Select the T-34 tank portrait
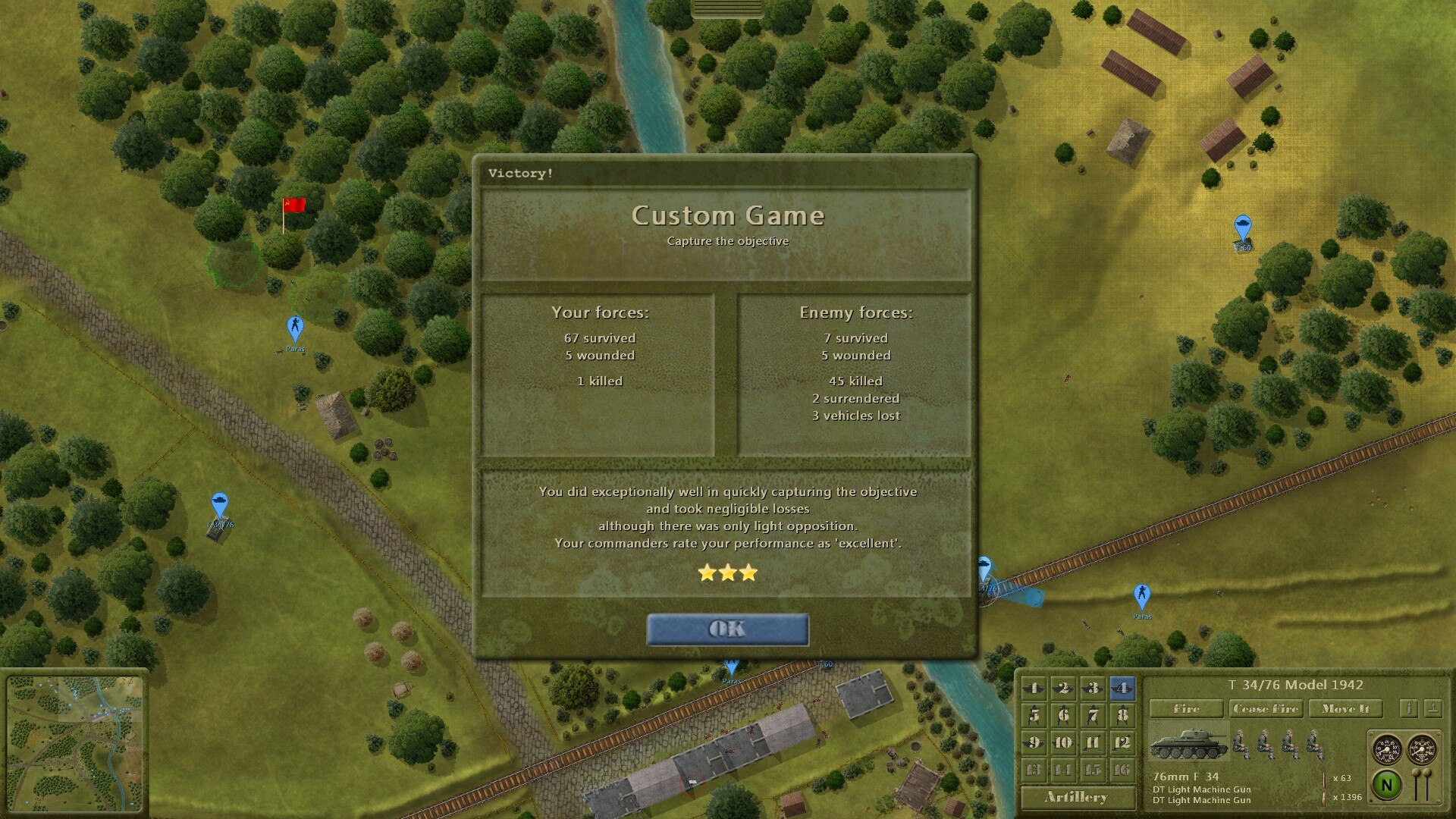 tap(1188, 744)
